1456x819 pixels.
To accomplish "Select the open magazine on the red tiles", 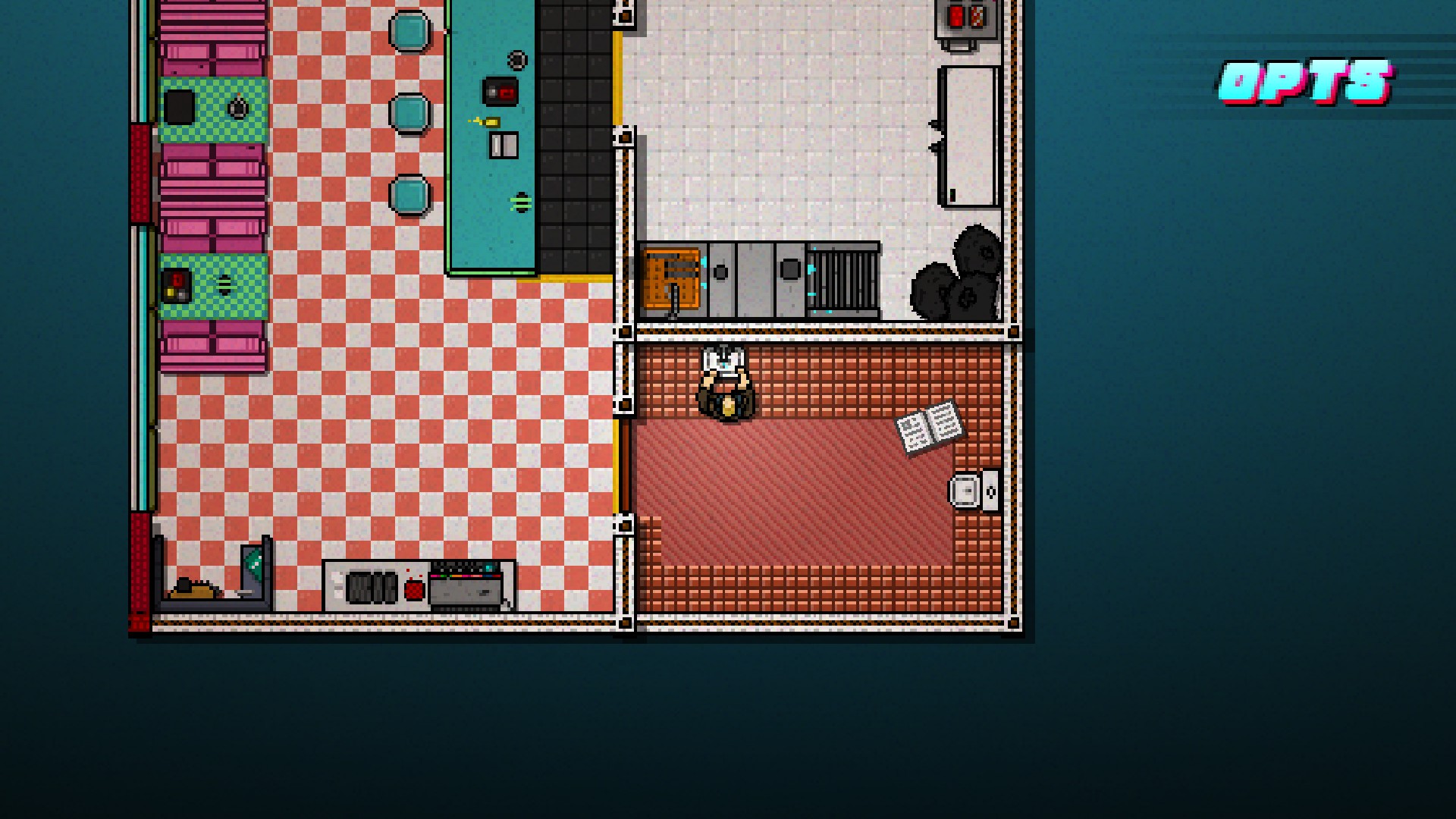I will pos(928,425).
